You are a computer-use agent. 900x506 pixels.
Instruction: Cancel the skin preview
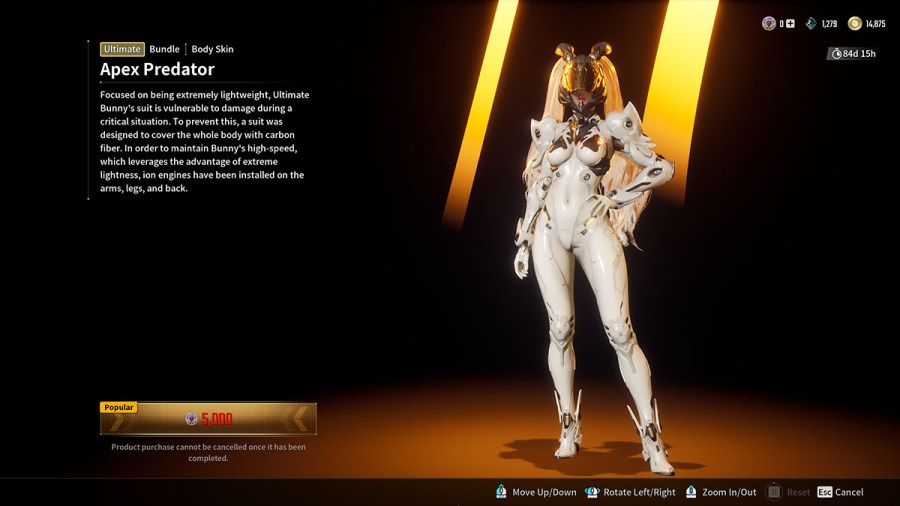coord(840,492)
